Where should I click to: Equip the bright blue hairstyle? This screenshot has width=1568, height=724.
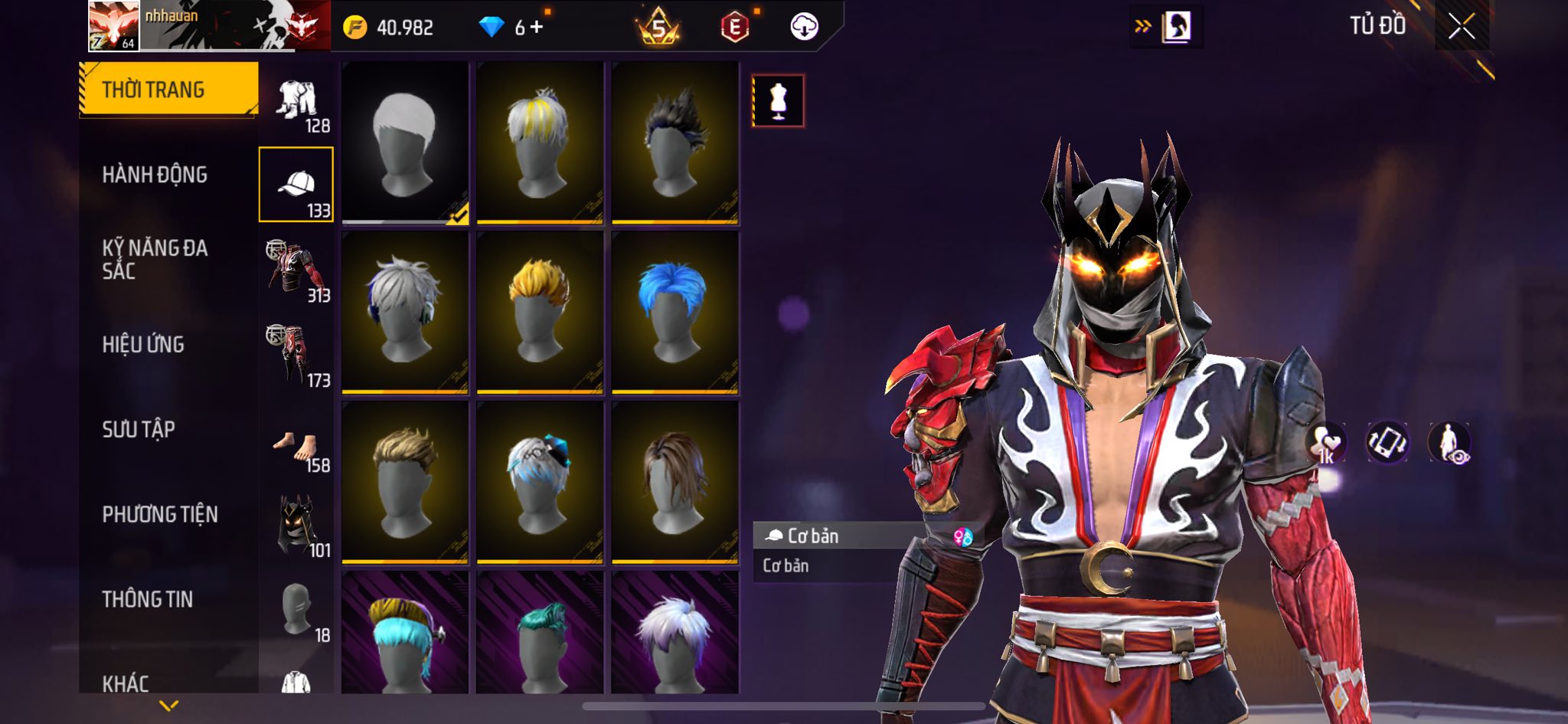675,313
